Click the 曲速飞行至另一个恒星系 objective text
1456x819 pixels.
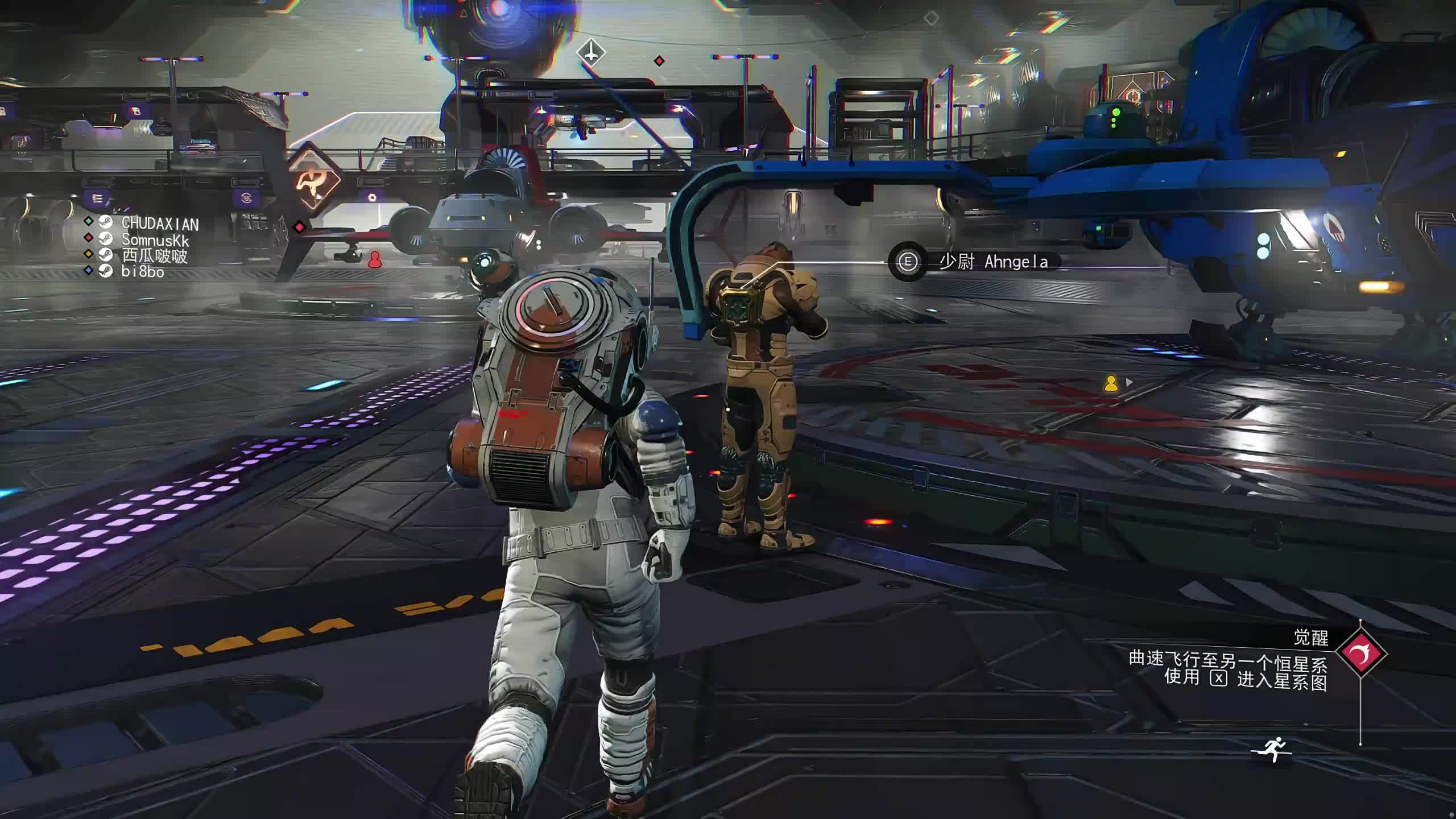(x=1227, y=660)
